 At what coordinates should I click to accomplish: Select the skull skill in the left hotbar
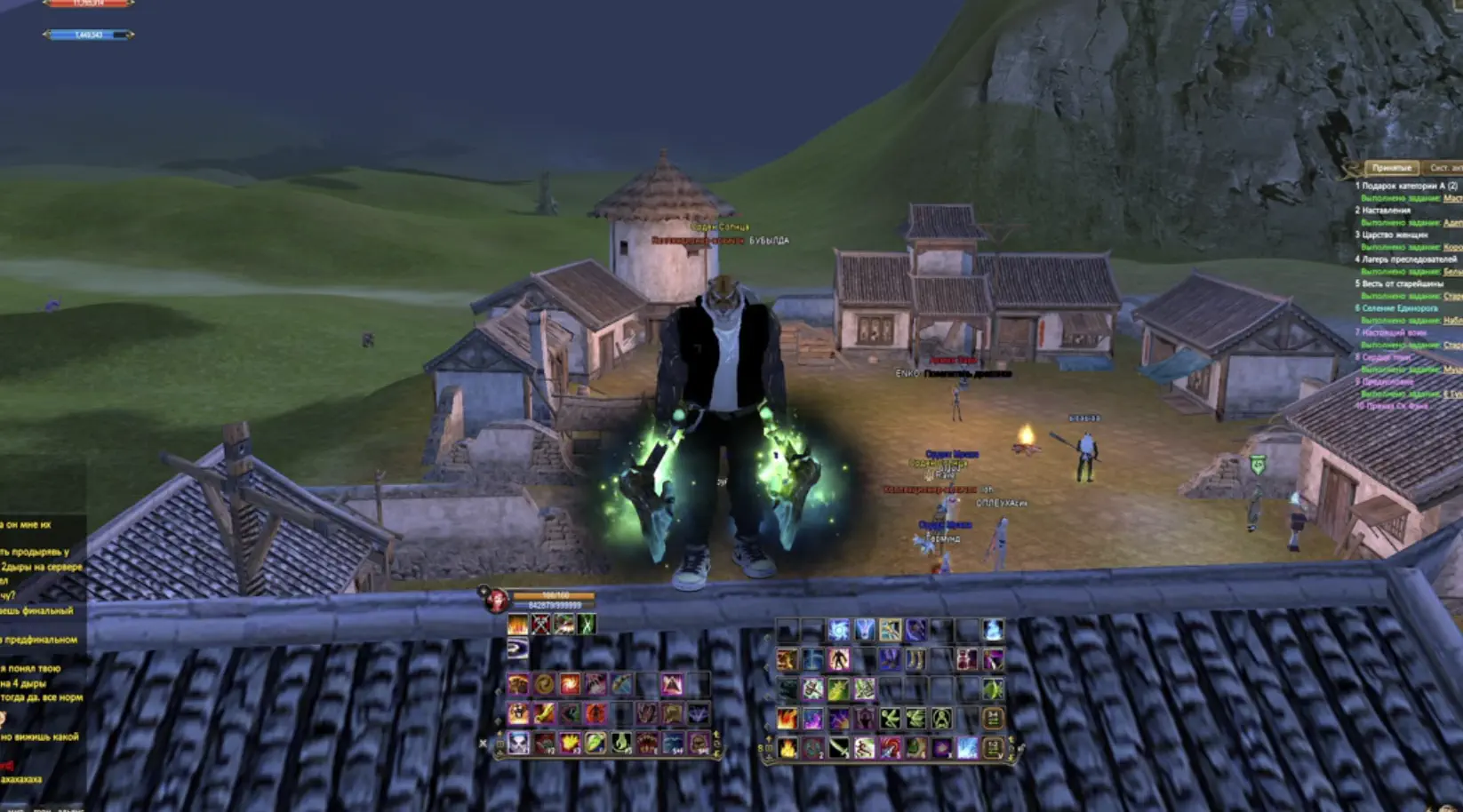coord(518,743)
